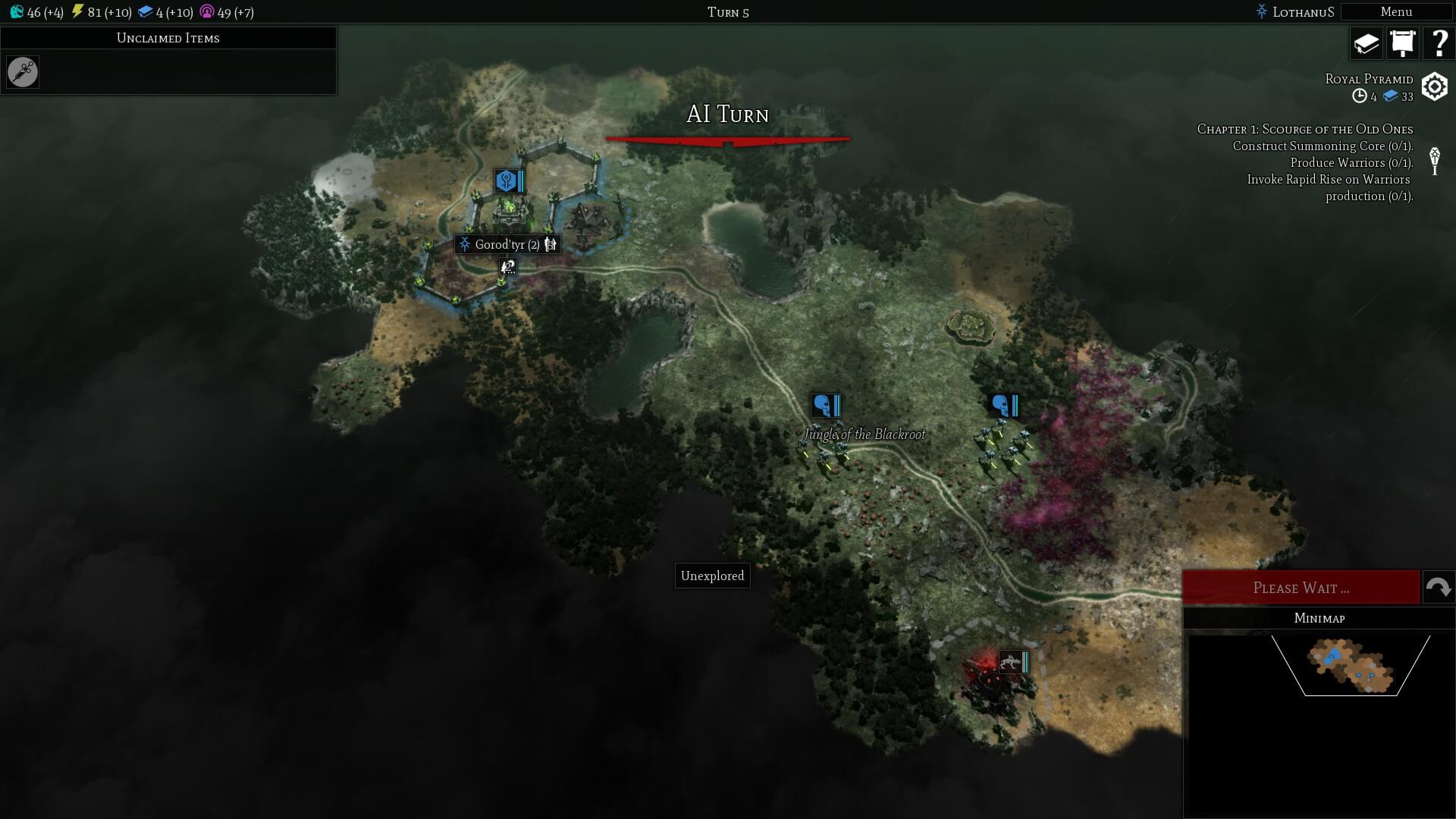
Task: Click the Chapter 1 quest sceptre icon
Action: pos(1434,162)
